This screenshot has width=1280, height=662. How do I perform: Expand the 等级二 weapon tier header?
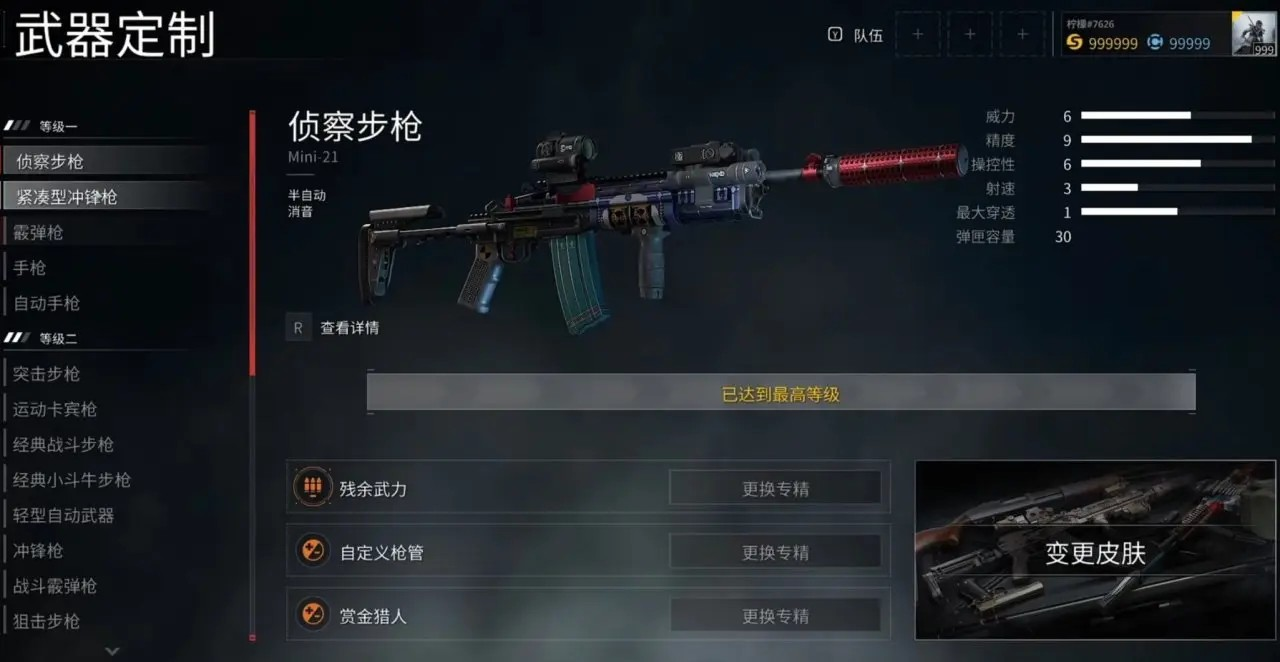[x=58, y=339]
